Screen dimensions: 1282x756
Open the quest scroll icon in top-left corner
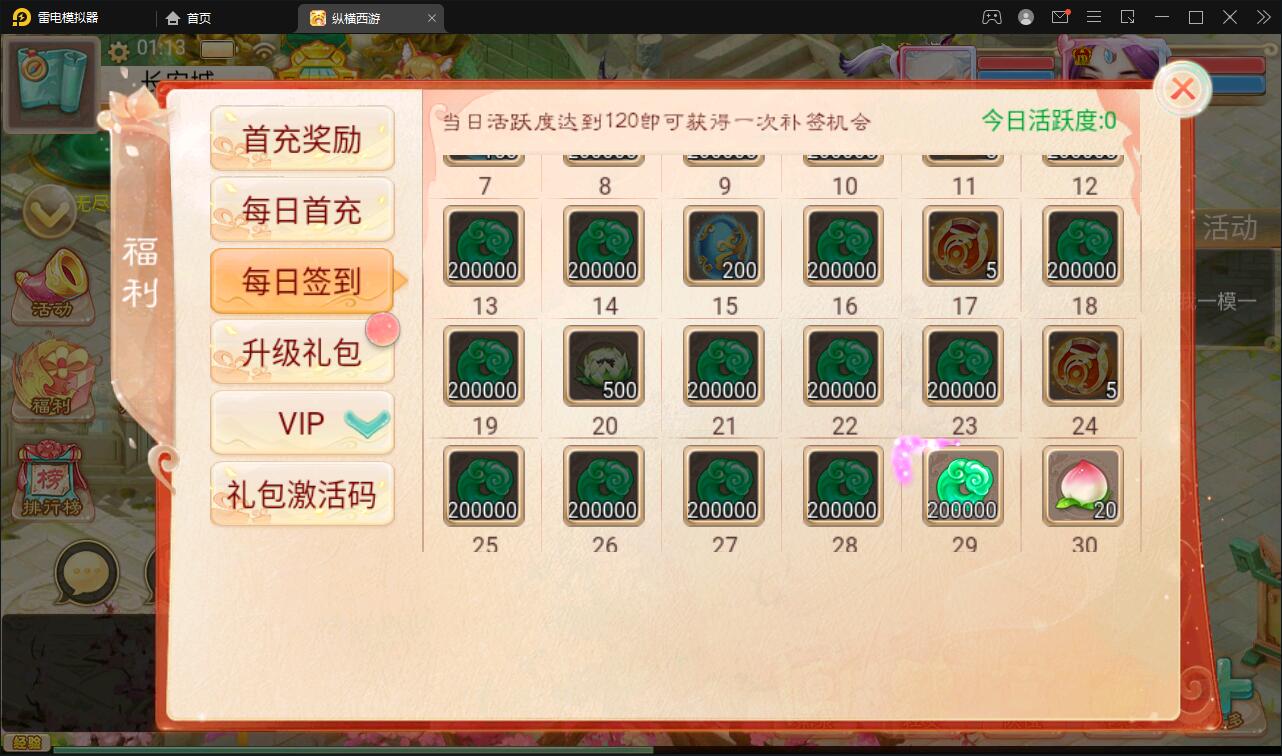click(x=51, y=83)
